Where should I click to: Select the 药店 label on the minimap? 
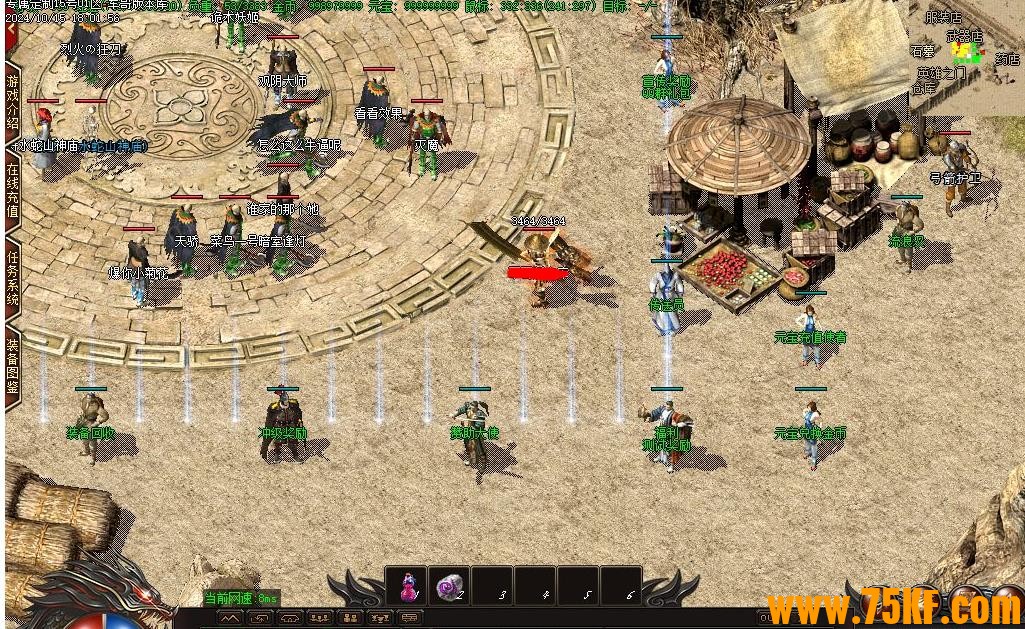coord(1007,59)
